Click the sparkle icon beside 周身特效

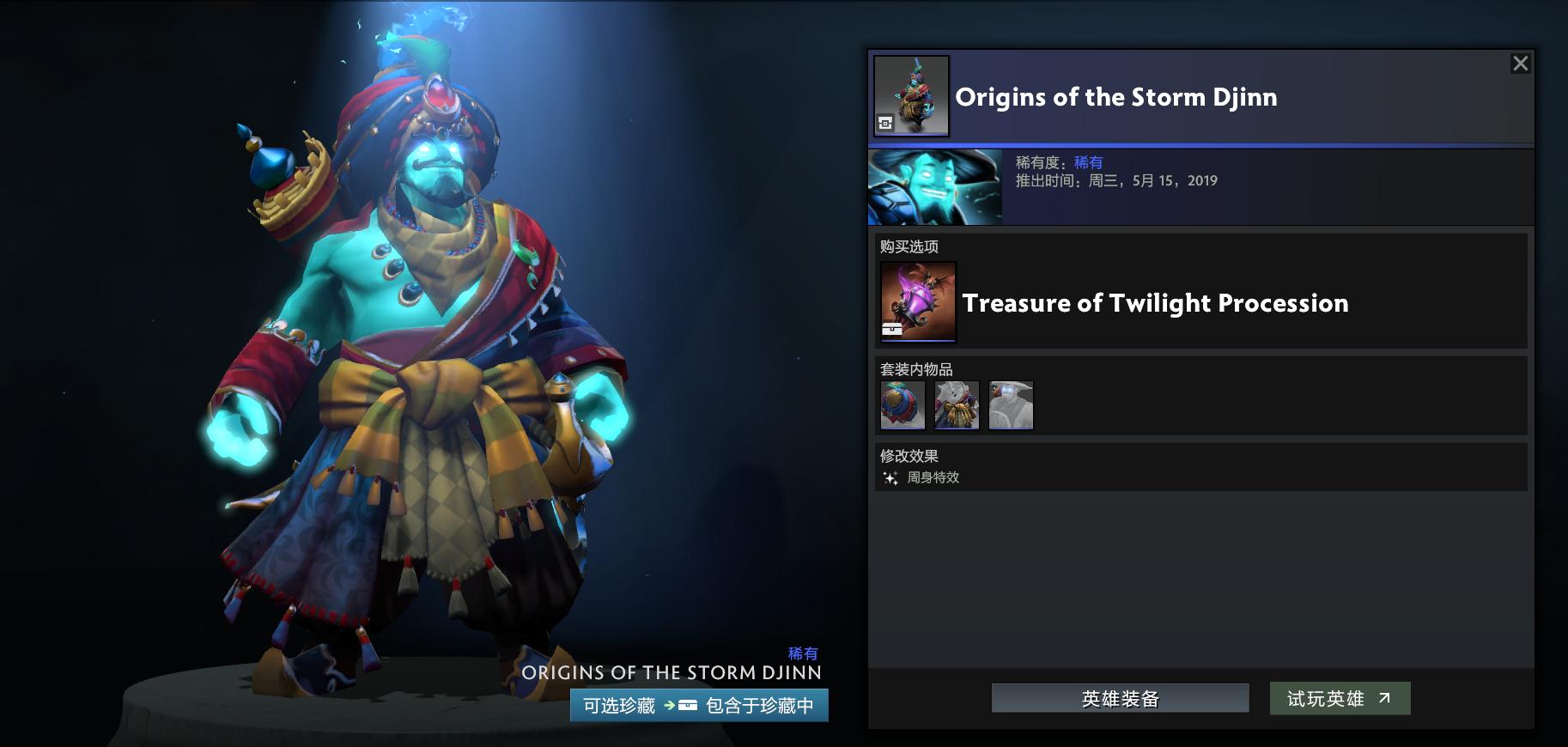tap(890, 478)
